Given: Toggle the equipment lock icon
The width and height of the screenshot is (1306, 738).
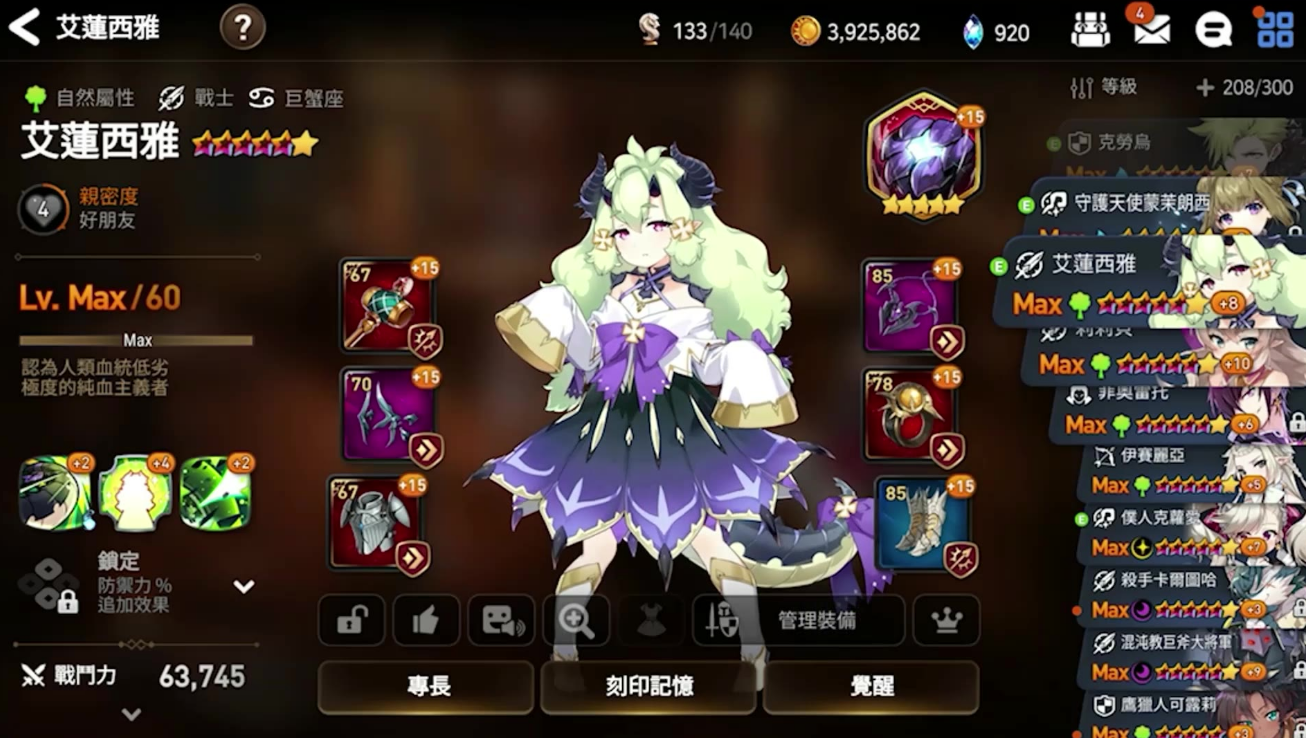Looking at the screenshot, I should pos(351,620).
